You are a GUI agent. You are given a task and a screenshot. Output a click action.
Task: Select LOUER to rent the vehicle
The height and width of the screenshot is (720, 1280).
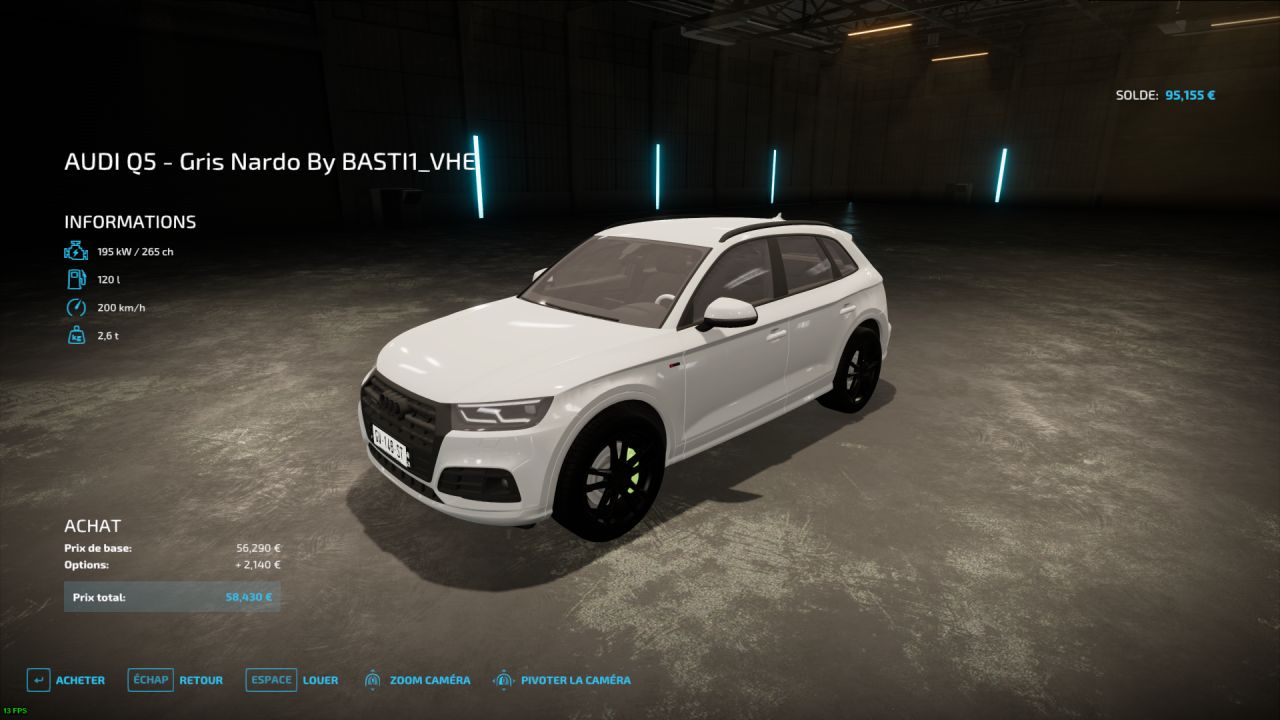point(321,680)
